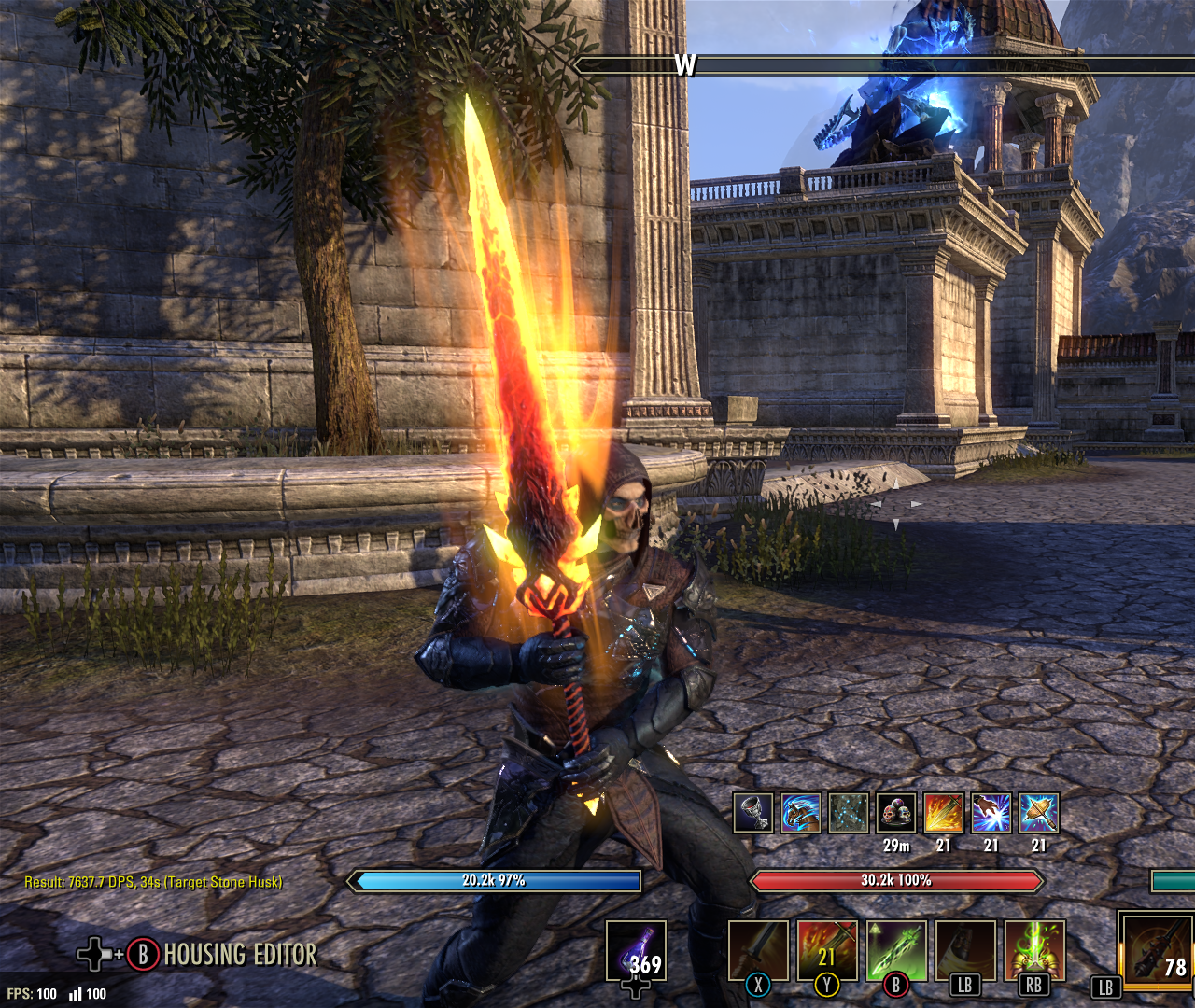The image size is (1195, 1008).
Task: Inspect the golden hammer buff icon
Action: tap(1039, 813)
